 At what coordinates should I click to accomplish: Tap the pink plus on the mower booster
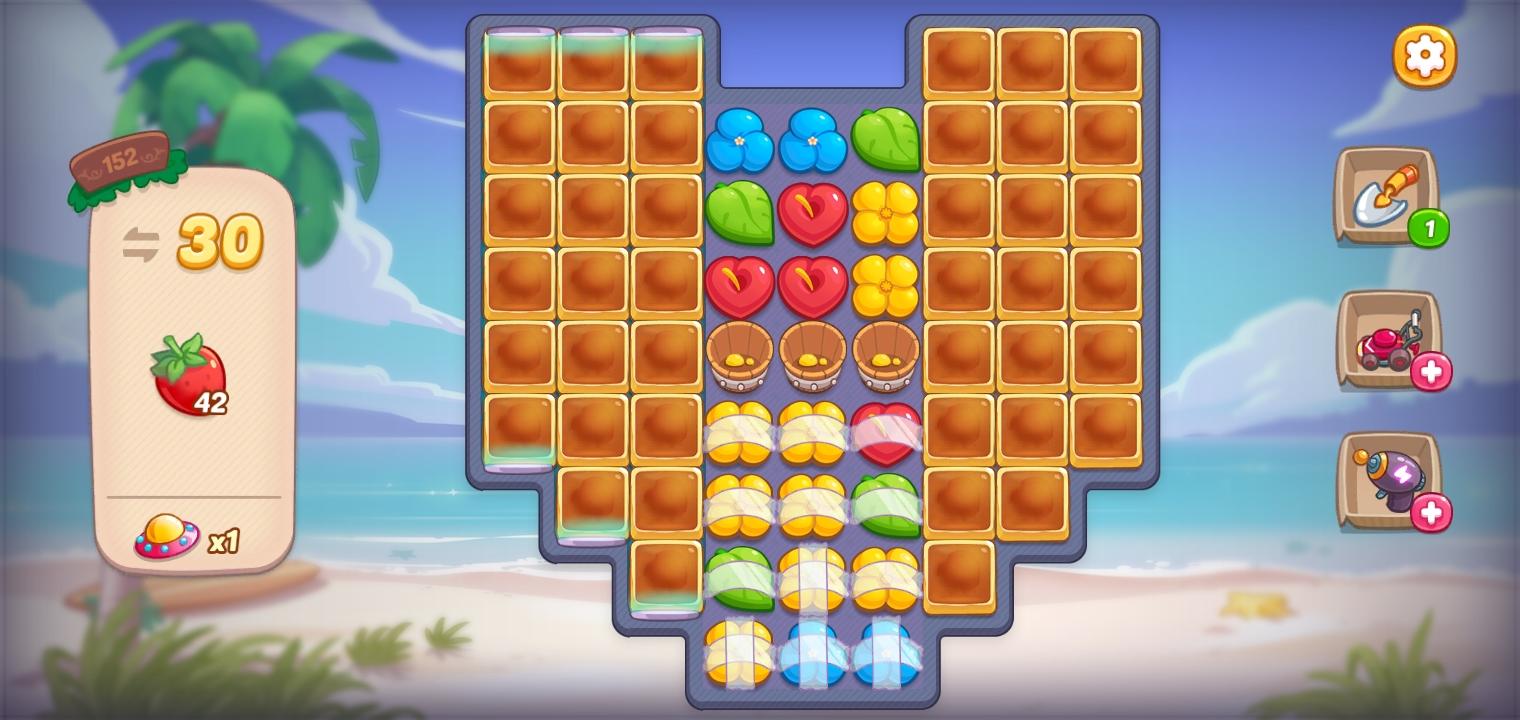coord(1431,372)
